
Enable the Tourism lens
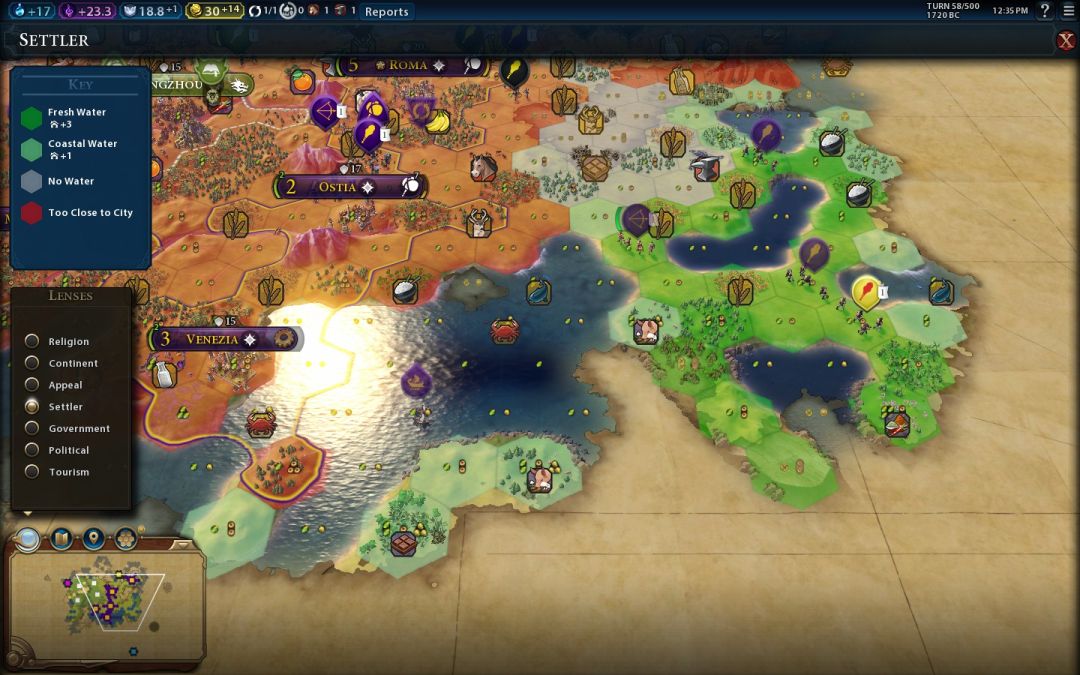(33, 472)
